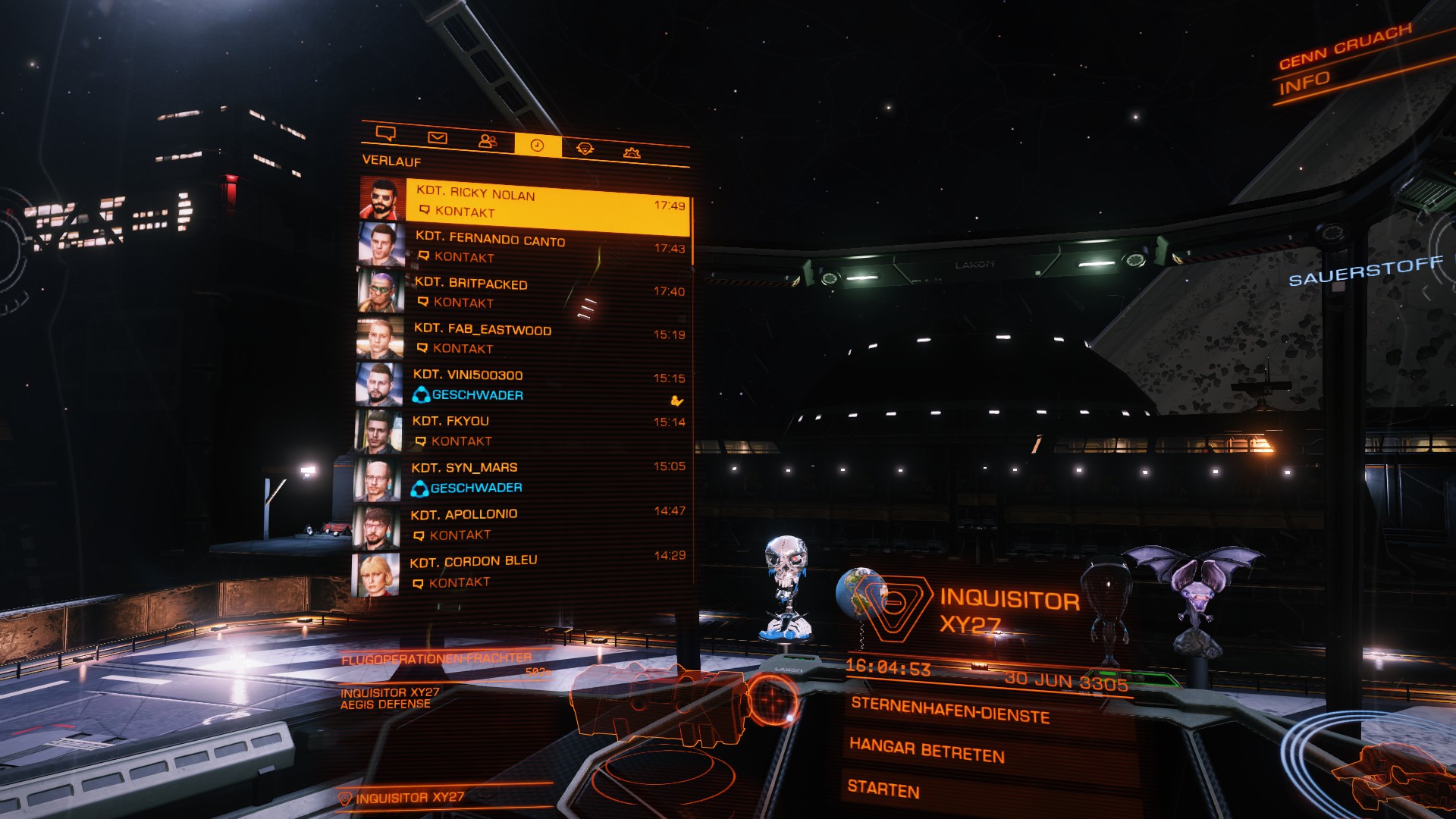The height and width of the screenshot is (819, 1456).
Task: Choose the Kdt. Fernando Canto entry
Action: point(544,248)
